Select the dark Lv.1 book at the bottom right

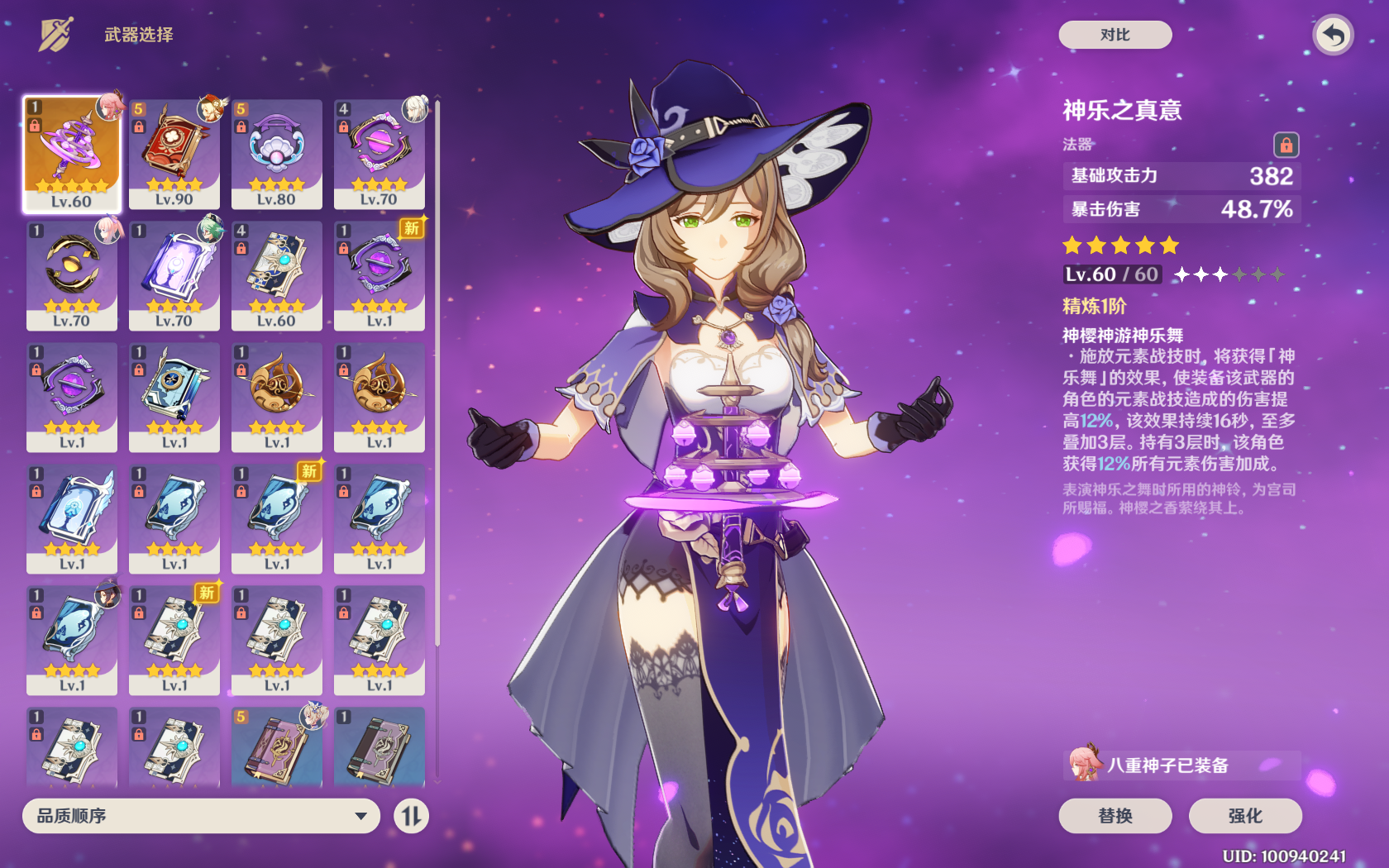tap(379, 748)
